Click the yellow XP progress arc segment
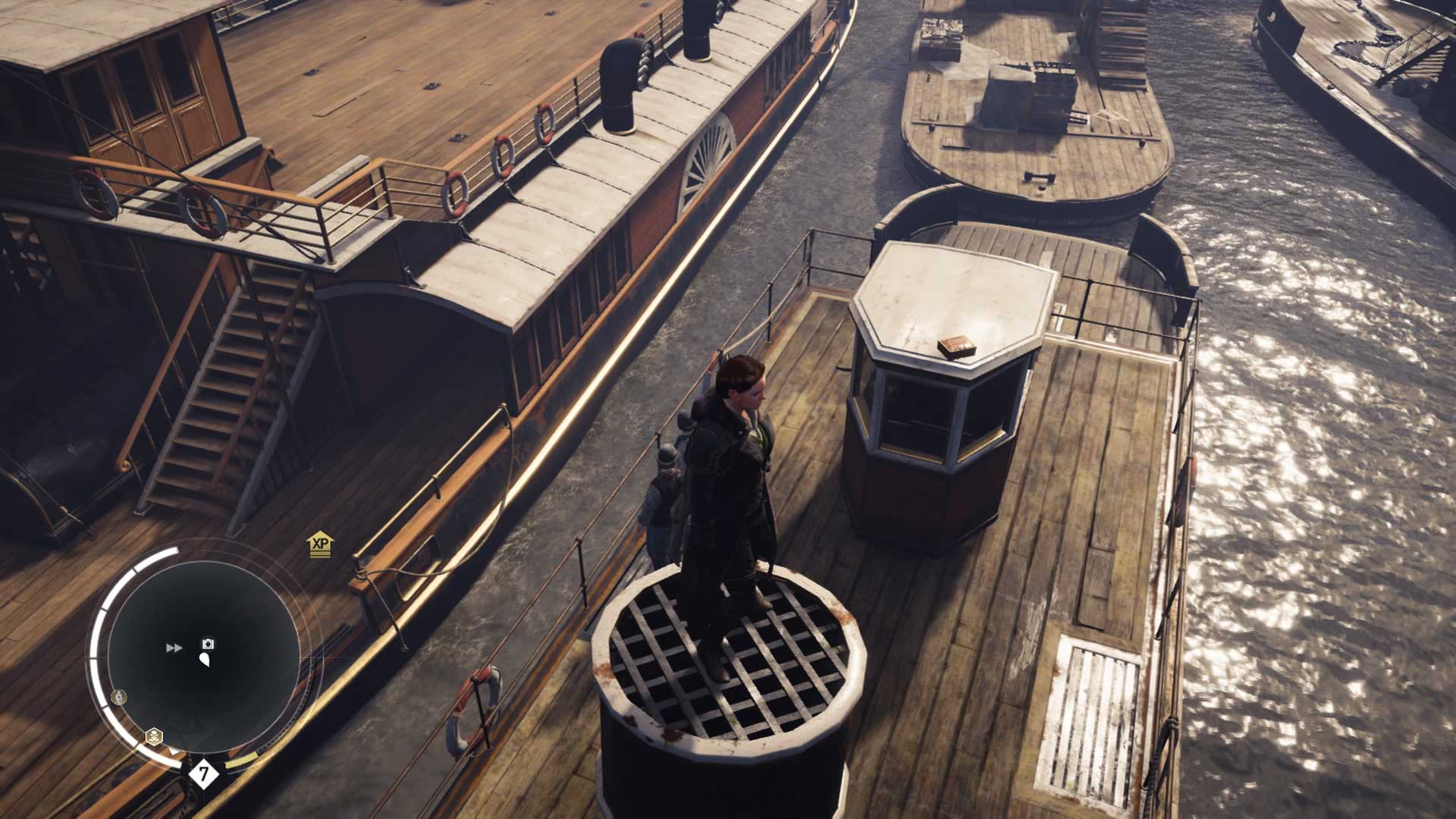 click(240, 761)
